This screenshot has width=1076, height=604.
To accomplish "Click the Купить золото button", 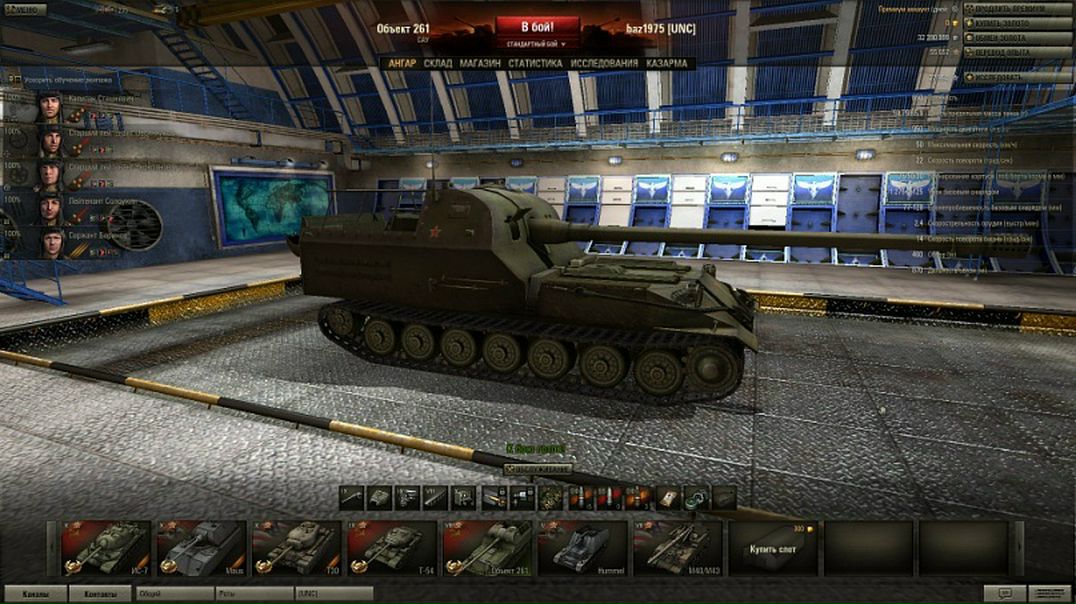I will coord(1021,23).
